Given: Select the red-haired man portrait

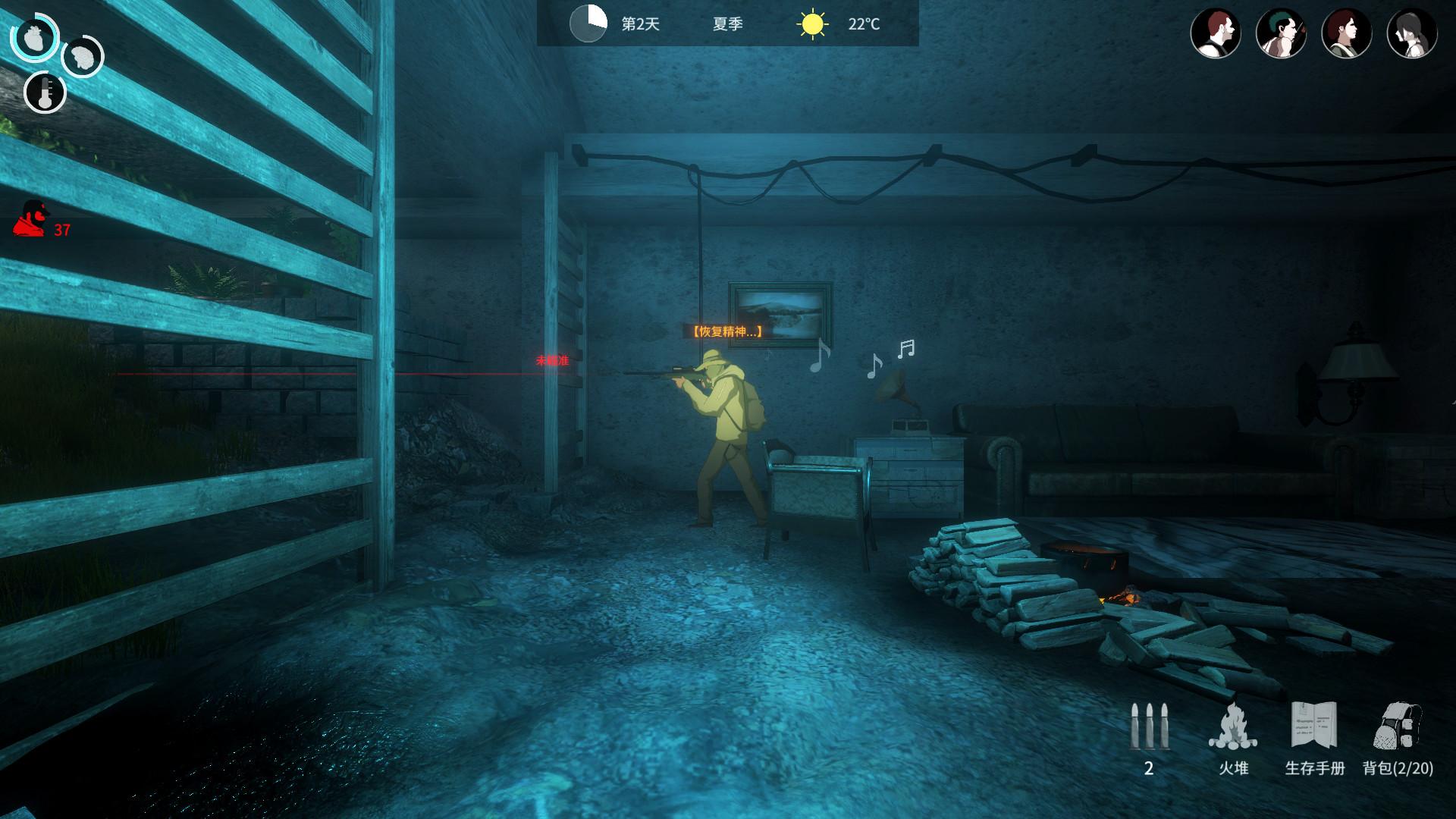Looking at the screenshot, I should [x=1216, y=34].
